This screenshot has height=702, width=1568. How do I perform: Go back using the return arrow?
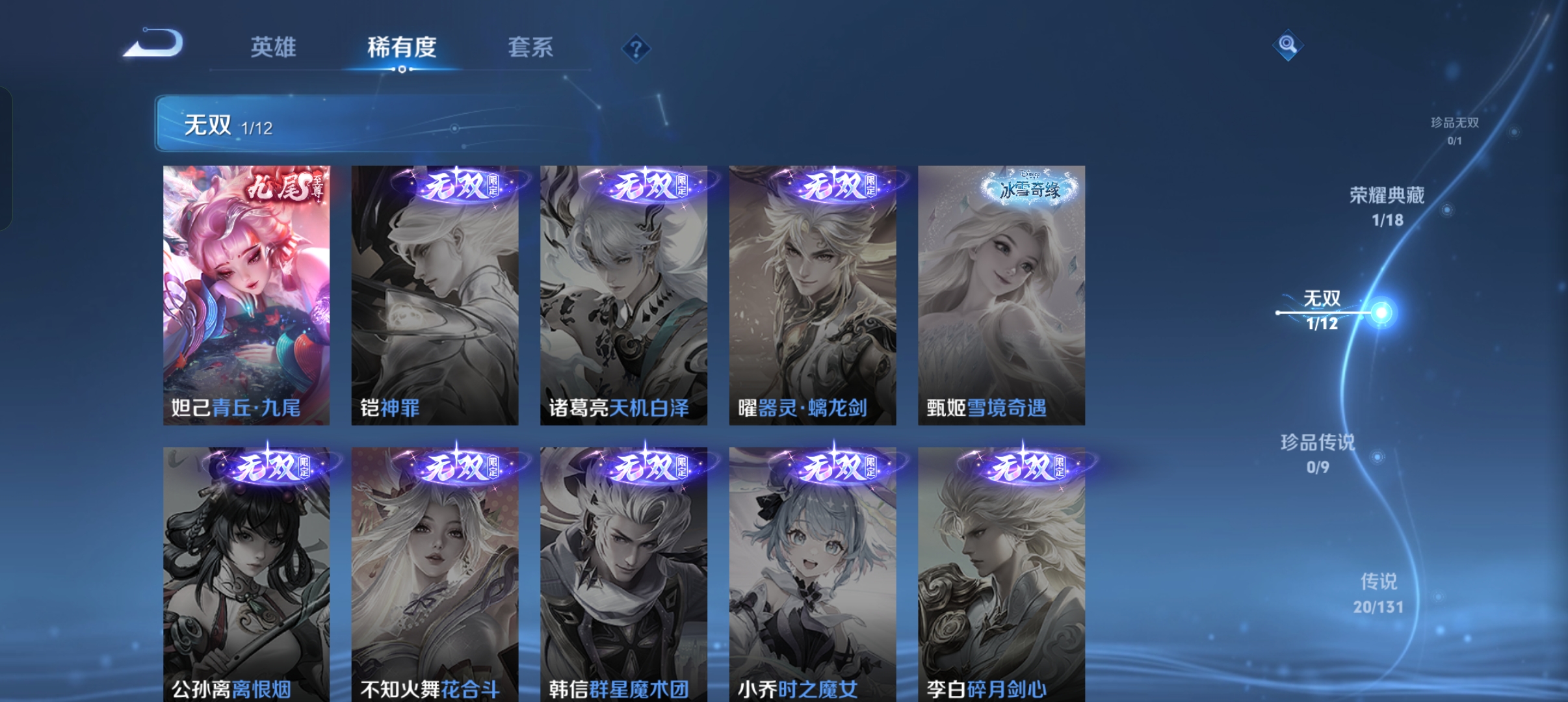pyautogui.click(x=155, y=44)
